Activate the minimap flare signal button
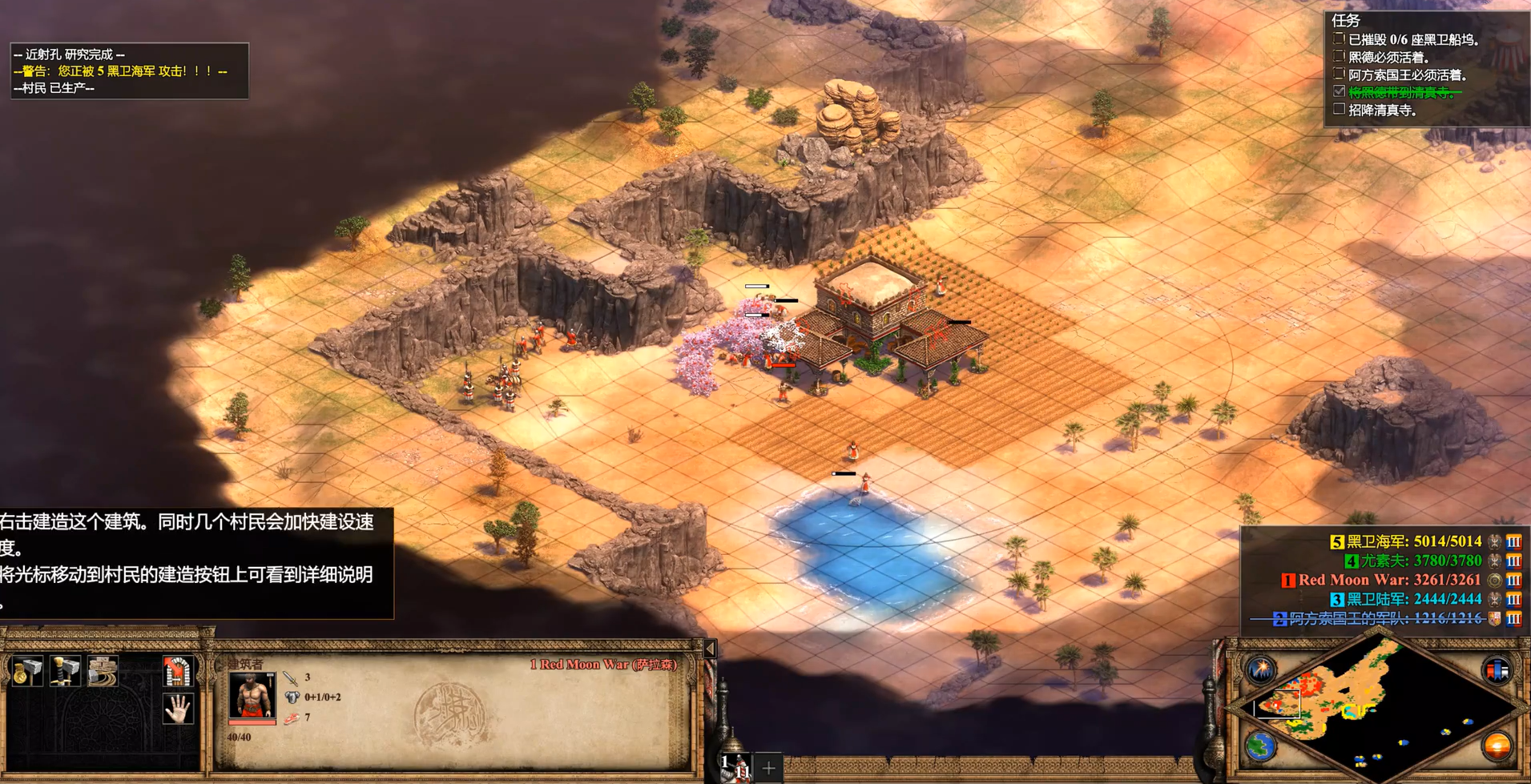 [1260, 669]
